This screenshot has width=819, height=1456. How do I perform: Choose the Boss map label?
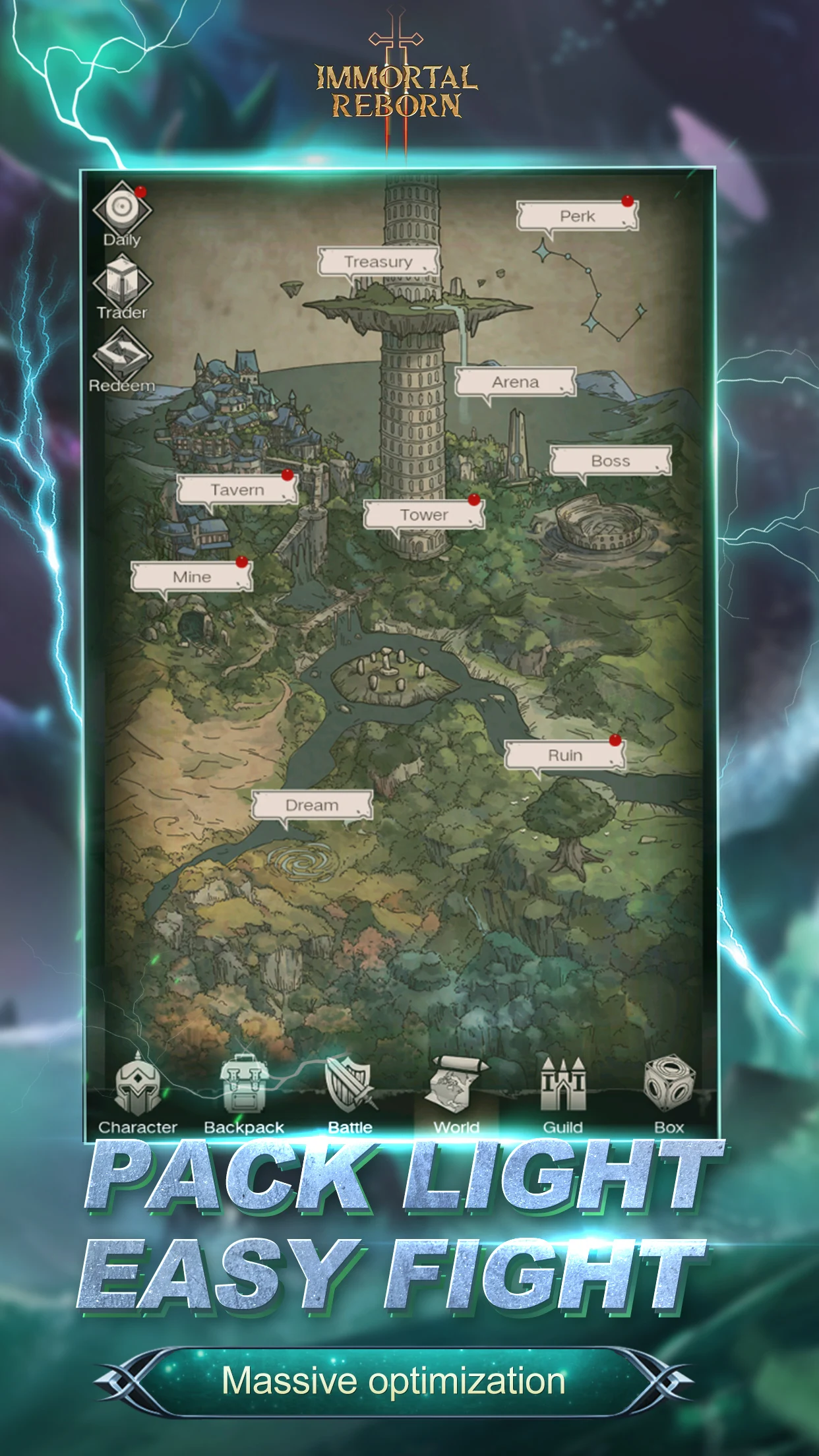[610, 461]
